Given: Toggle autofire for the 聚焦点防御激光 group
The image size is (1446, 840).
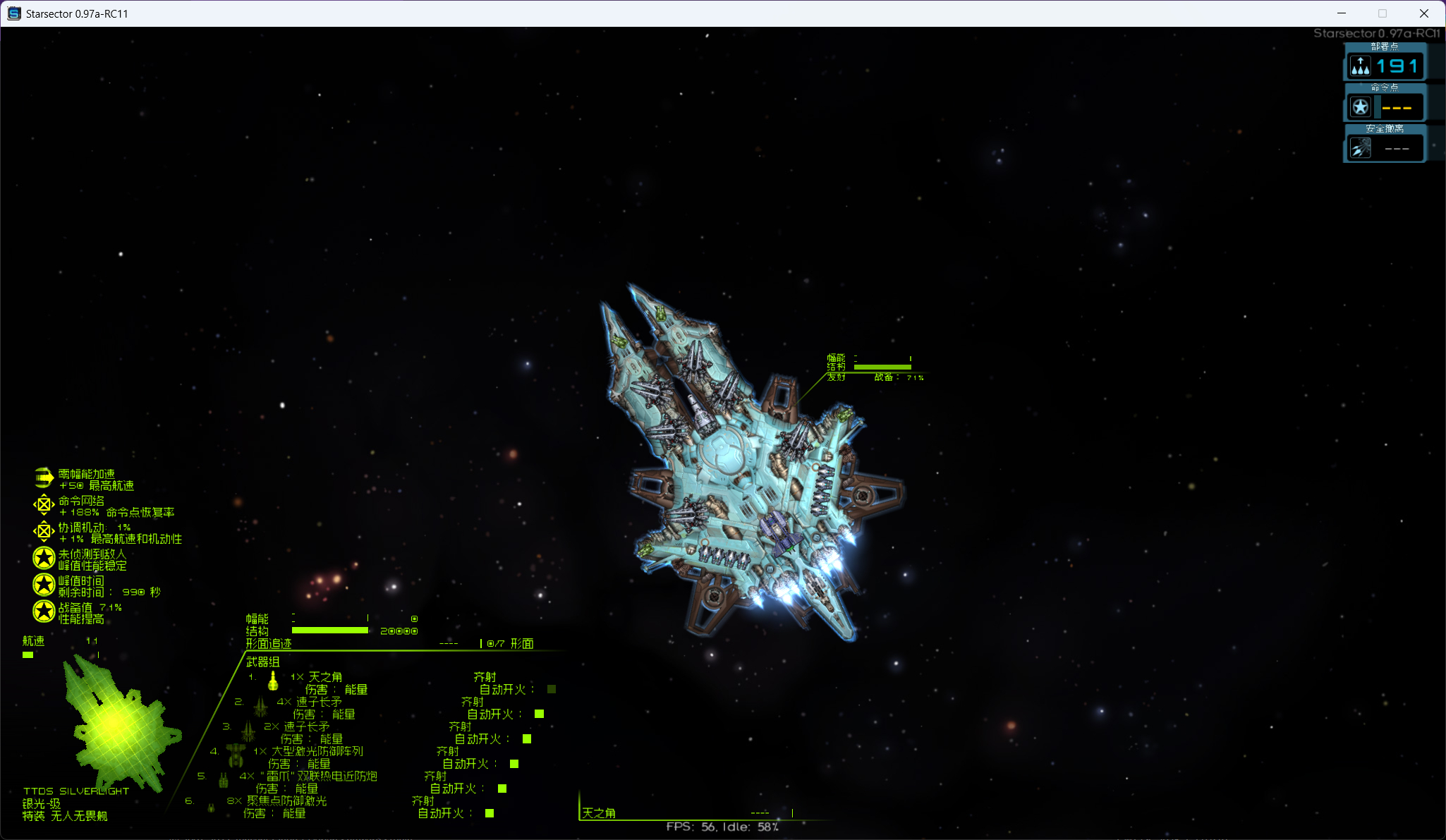Looking at the screenshot, I should pyautogui.click(x=490, y=813).
